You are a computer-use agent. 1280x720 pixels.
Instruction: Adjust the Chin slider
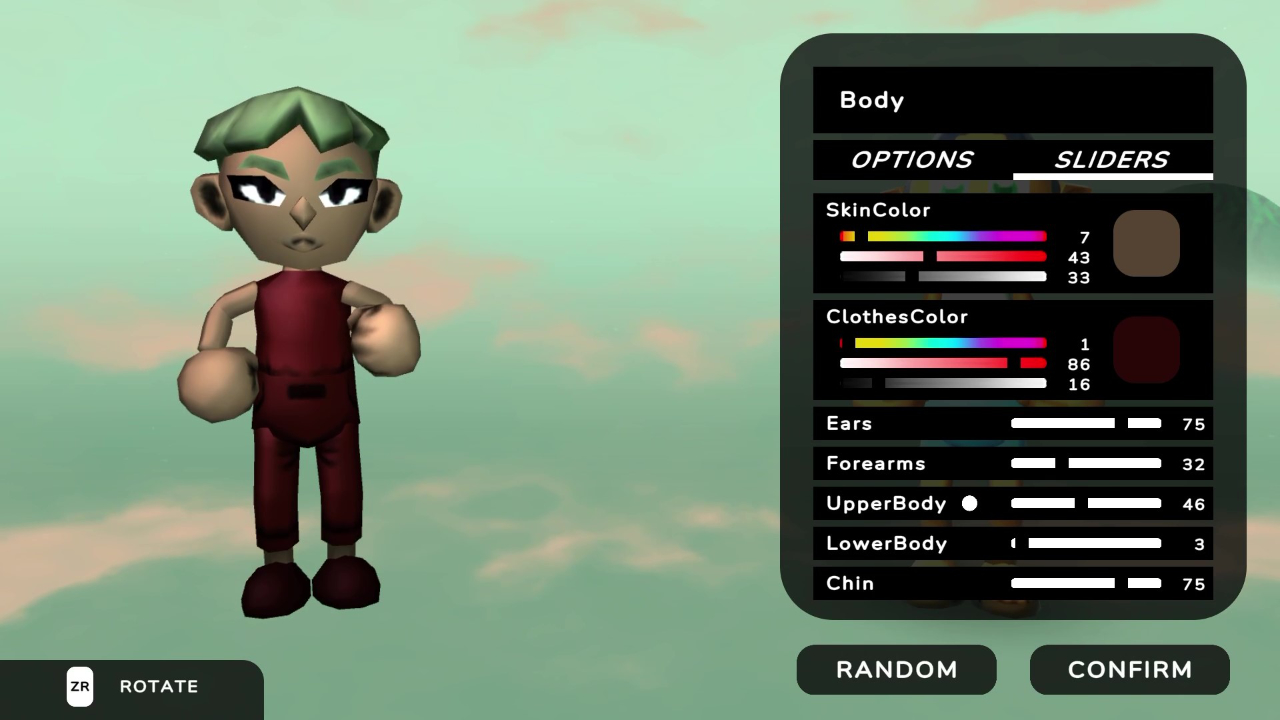[1085, 583]
